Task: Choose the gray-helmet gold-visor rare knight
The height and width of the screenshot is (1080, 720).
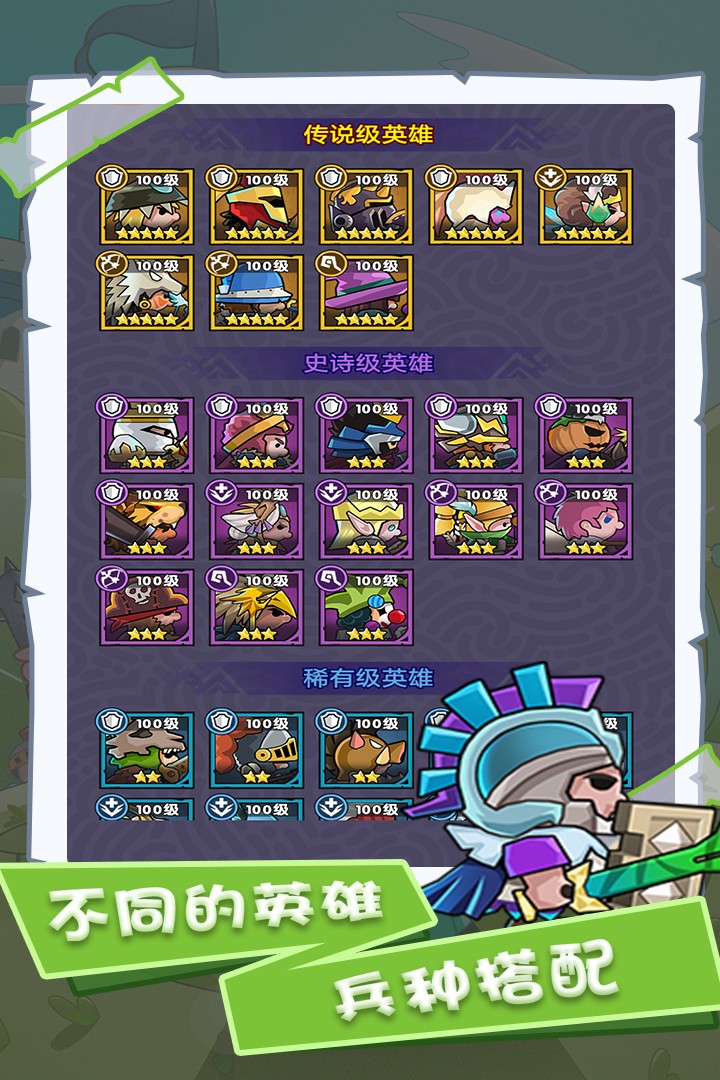Action: 256,750
